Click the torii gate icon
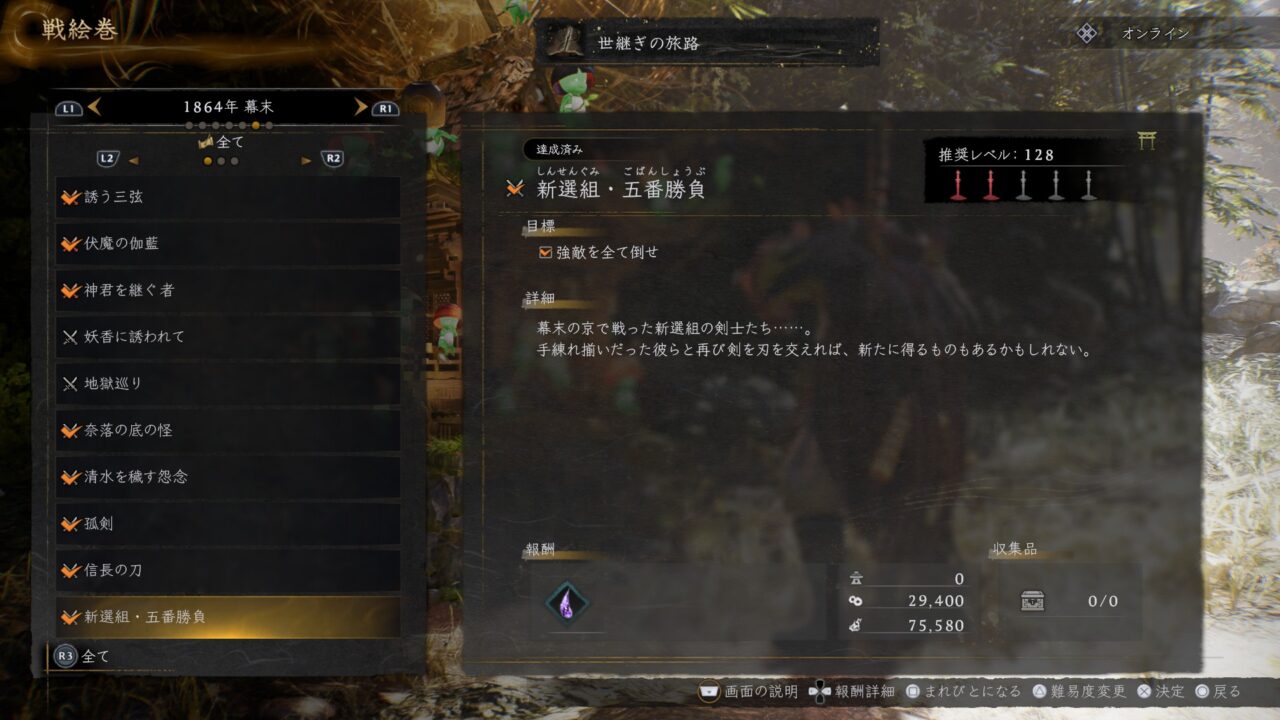The image size is (1280, 720). coord(1146,142)
